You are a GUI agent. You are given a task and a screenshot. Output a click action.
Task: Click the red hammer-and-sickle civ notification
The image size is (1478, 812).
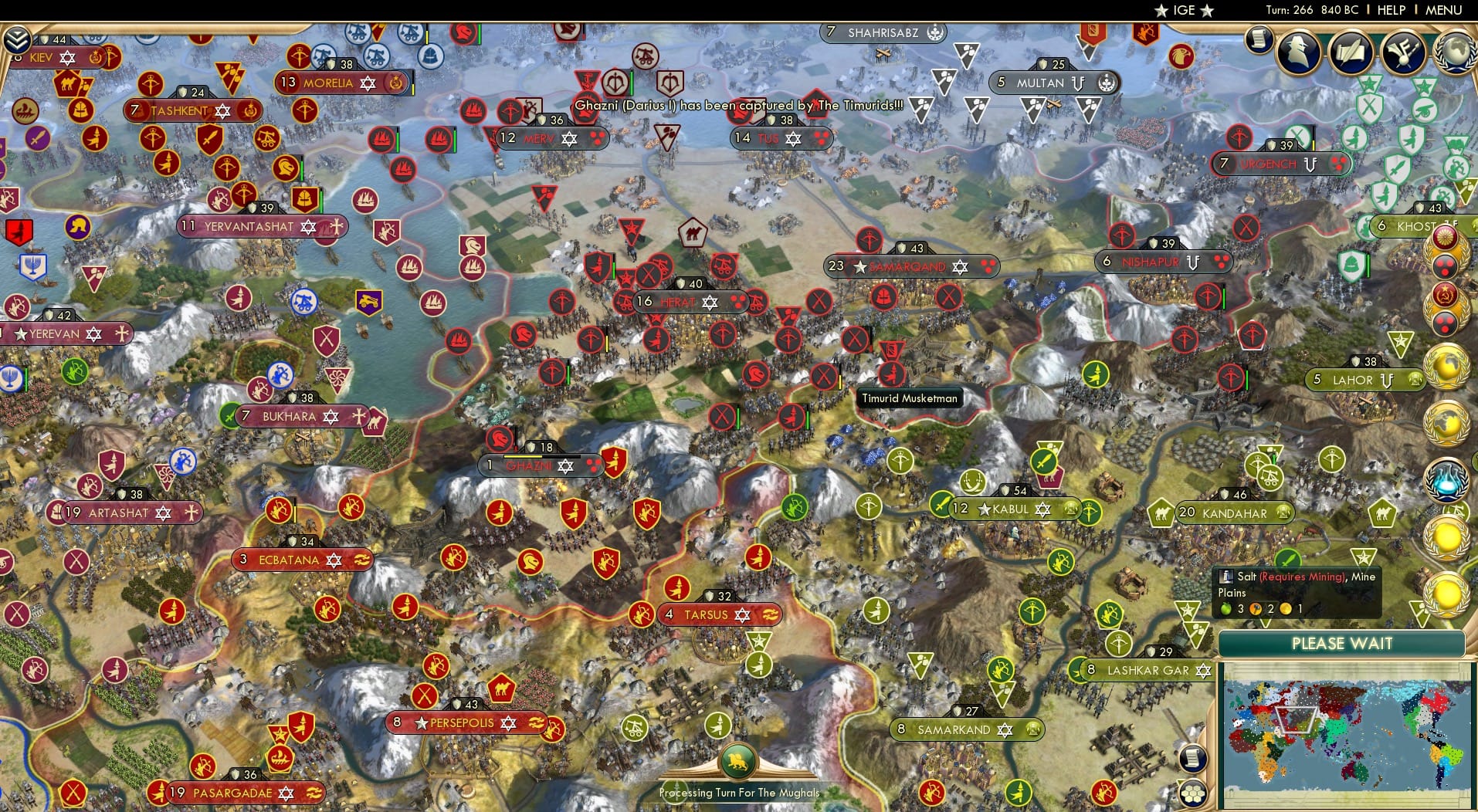point(1444,296)
